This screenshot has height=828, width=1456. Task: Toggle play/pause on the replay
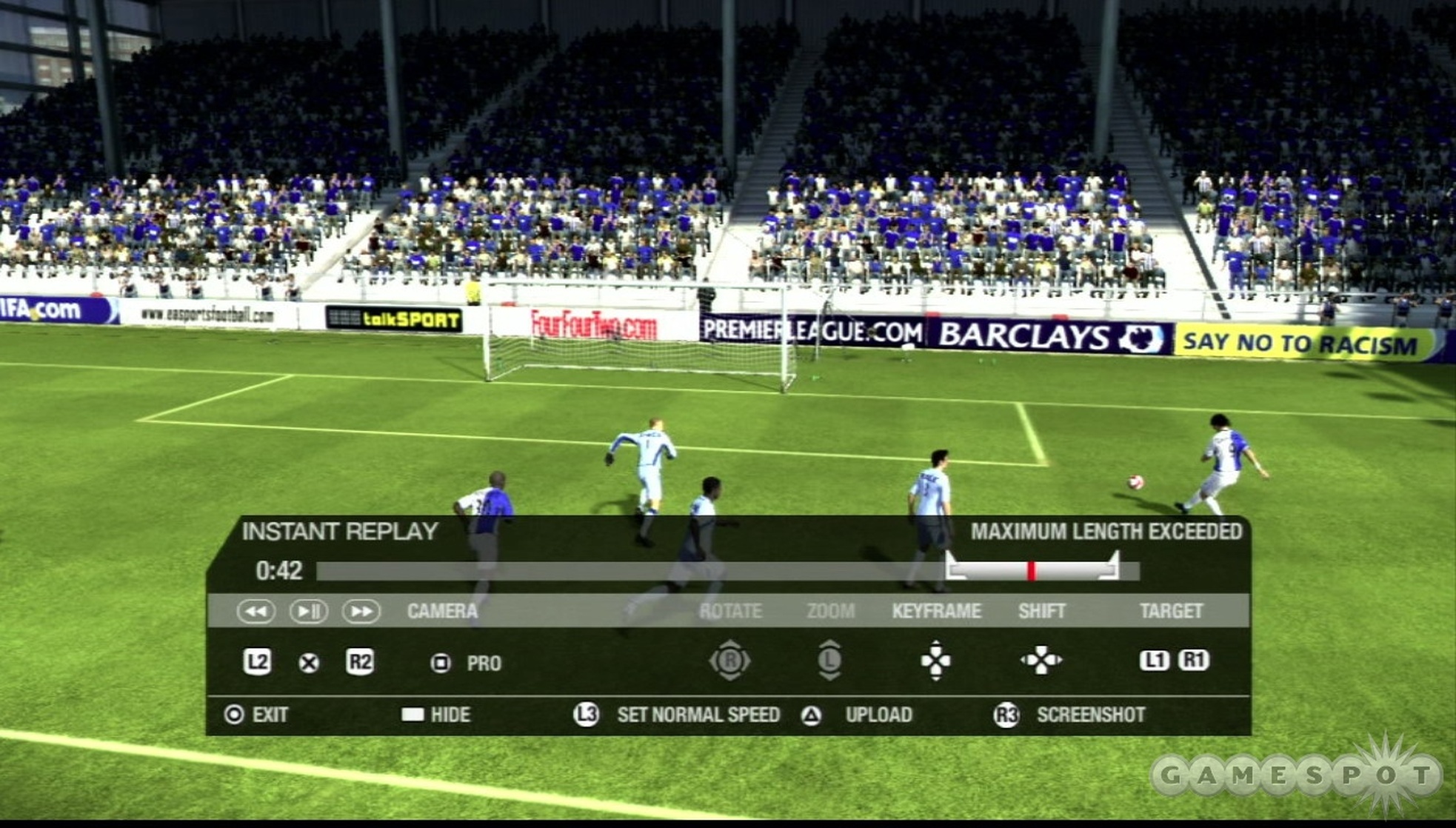pos(308,611)
